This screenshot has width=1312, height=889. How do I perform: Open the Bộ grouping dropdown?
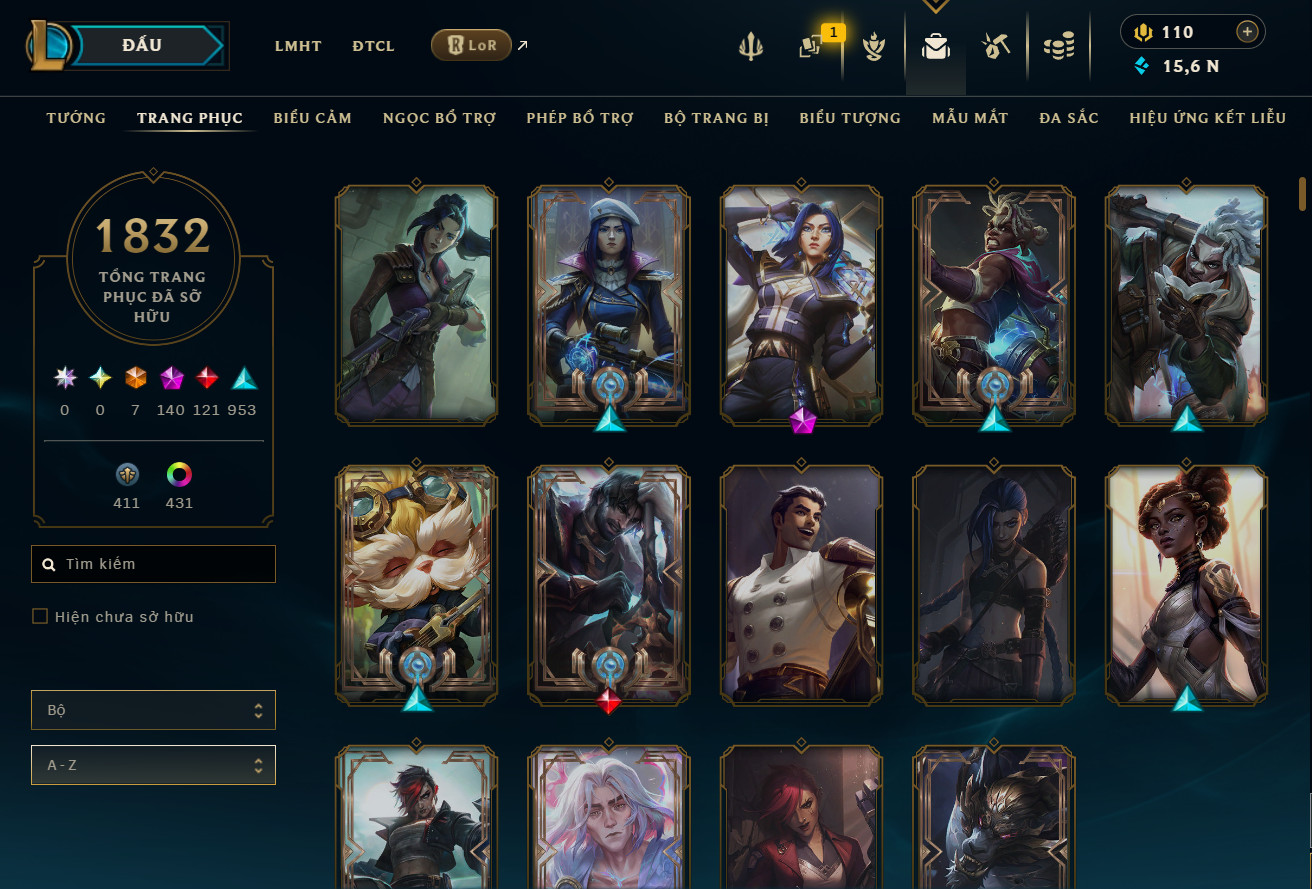(x=153, y=710)
